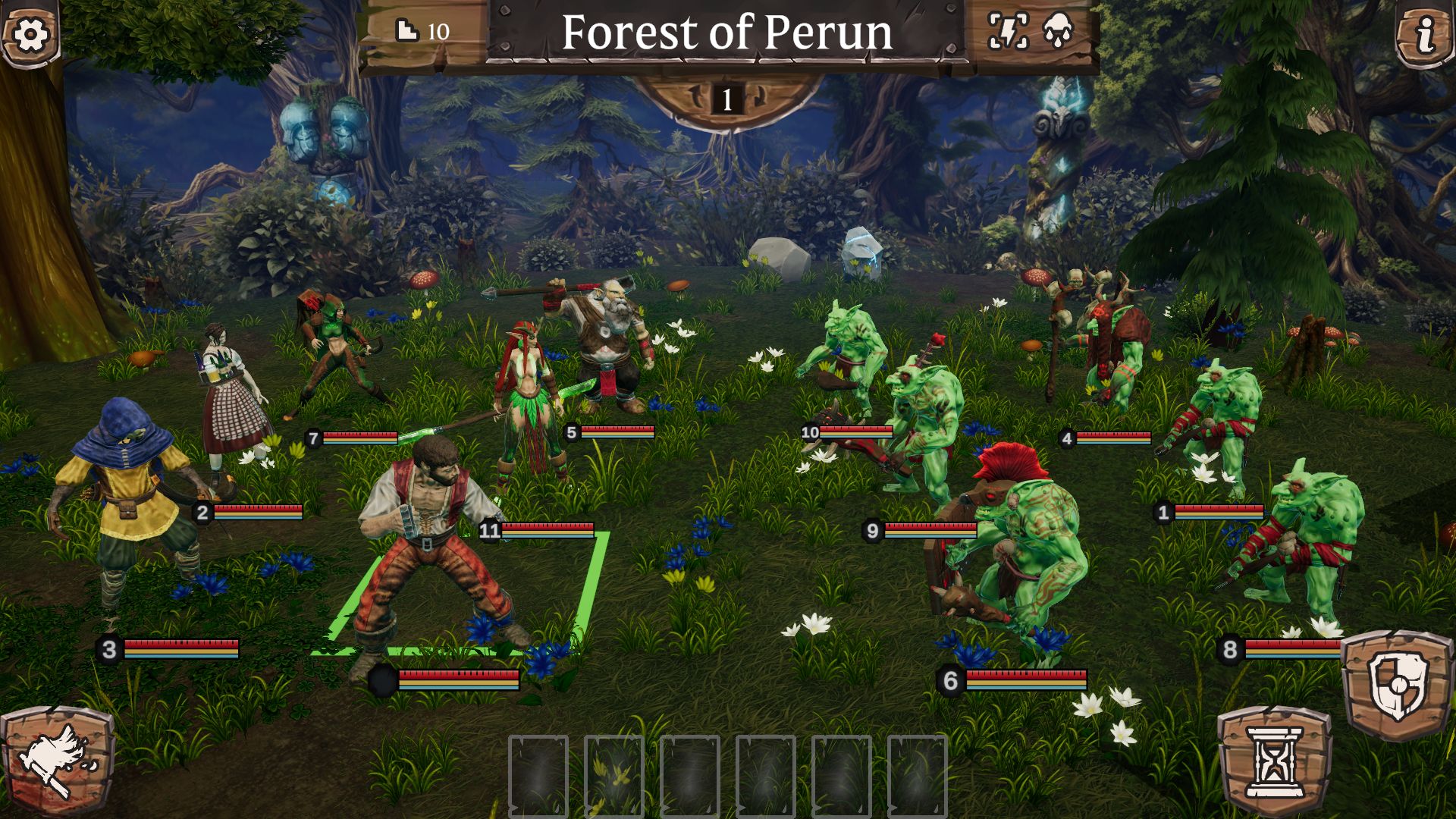The width and height of the screenshot is (1456, 819).
Task: Select the lightning bolt icon in top bar
Action: click(1008, 31)
